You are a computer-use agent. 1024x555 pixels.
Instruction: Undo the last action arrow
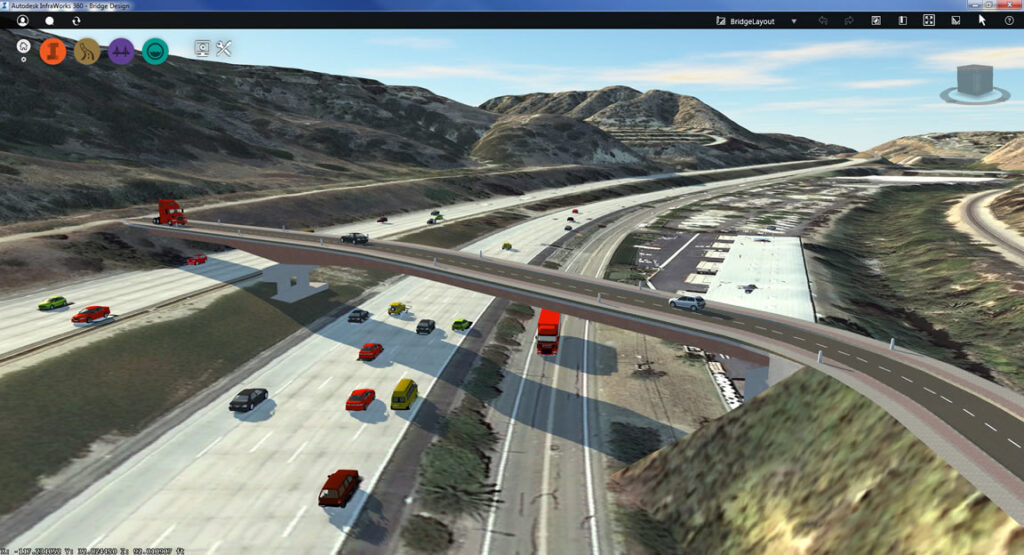pos(823,20)
